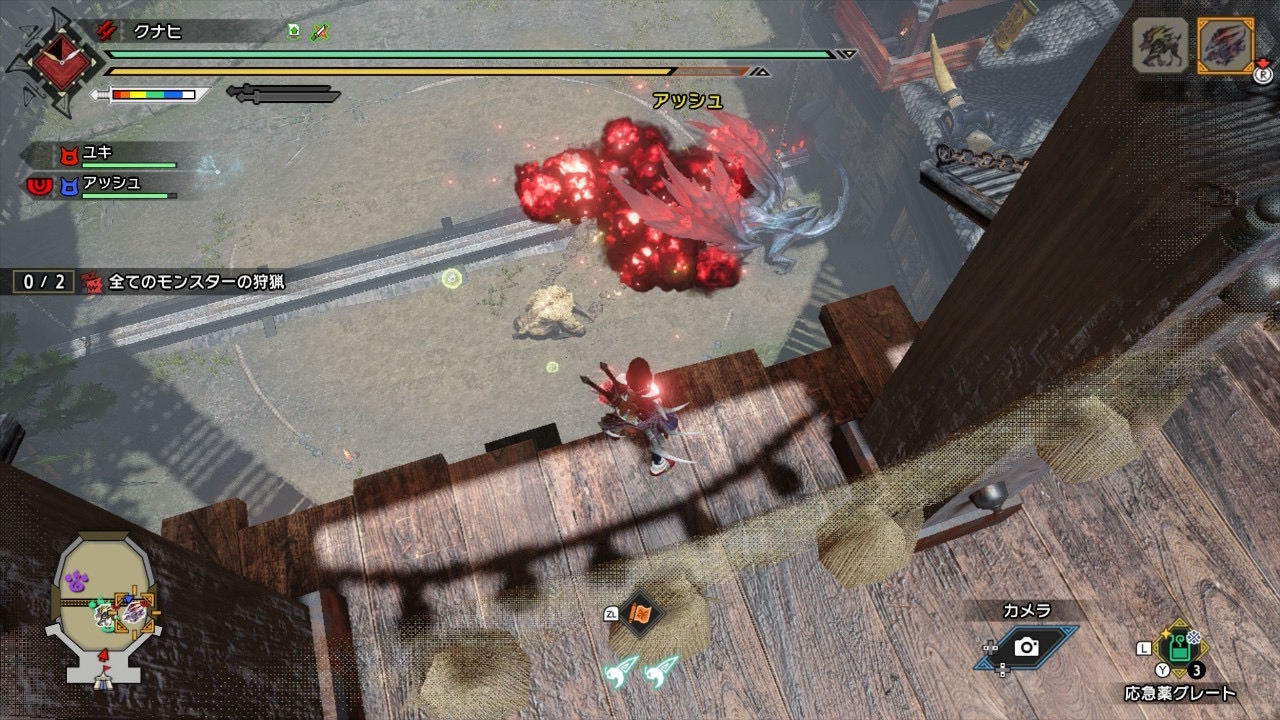1280x720 pixels.
Task: Activate the カメラ camera action
Action: pyautogui.click(x=1026, y=647)
